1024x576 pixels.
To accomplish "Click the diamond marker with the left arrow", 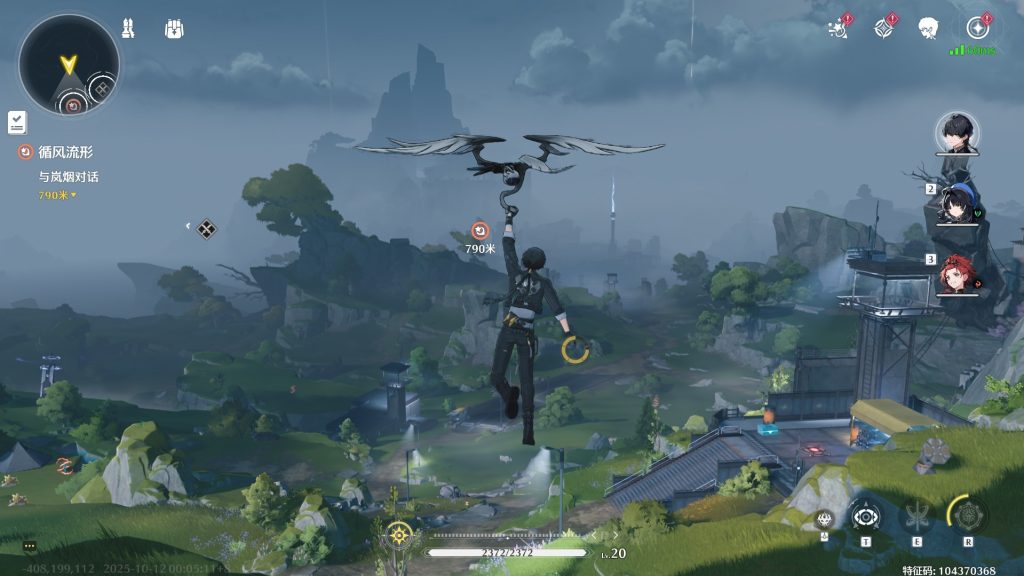I will (205, 229).
